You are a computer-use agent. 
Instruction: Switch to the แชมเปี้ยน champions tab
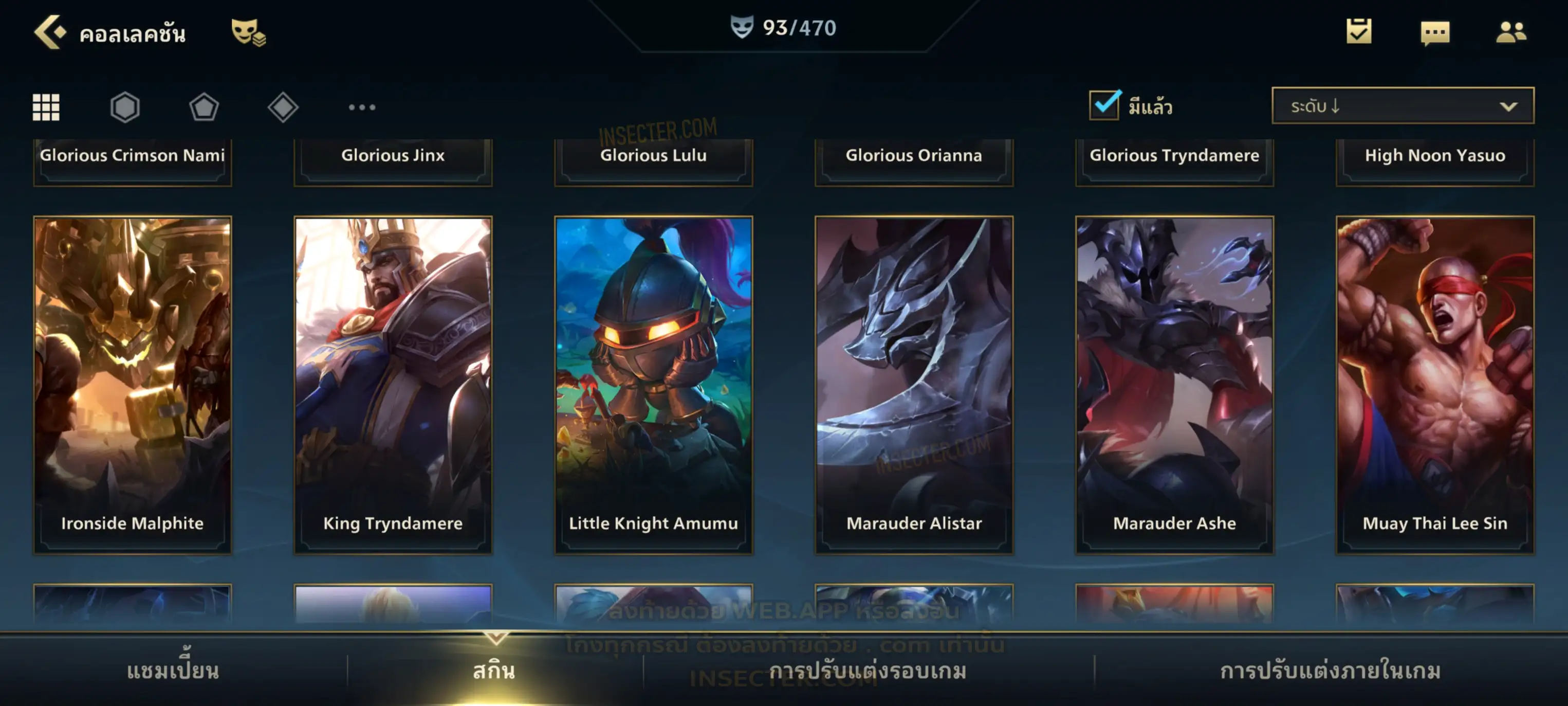point(173,671)
